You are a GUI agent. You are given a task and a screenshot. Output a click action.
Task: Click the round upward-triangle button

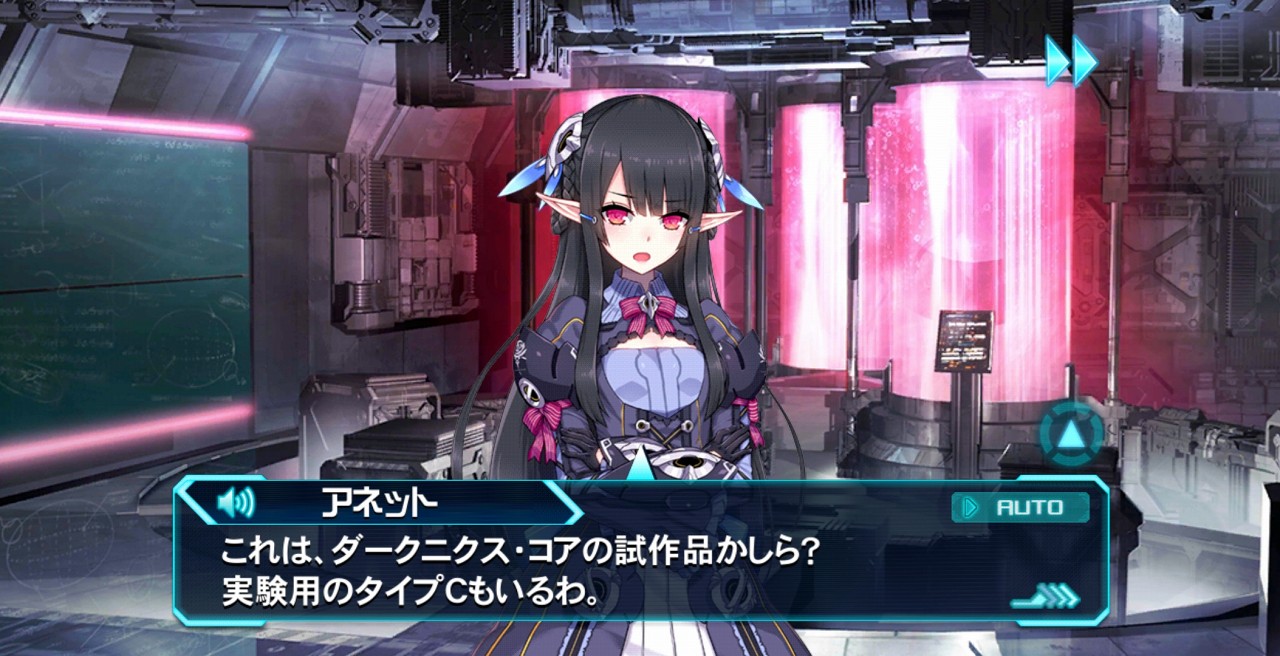1071,433
